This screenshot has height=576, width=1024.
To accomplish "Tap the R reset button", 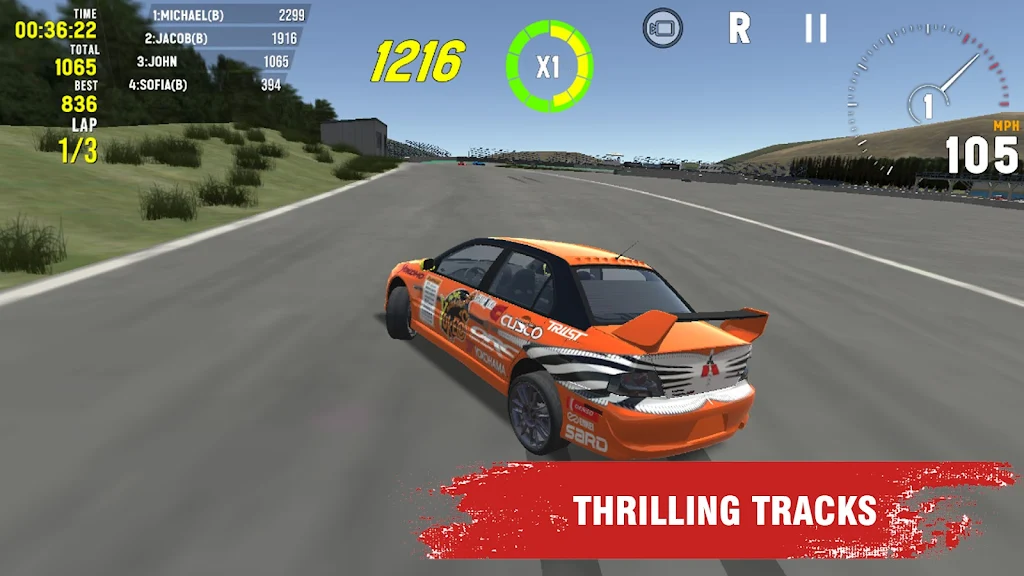I will [x=739, y=28].
